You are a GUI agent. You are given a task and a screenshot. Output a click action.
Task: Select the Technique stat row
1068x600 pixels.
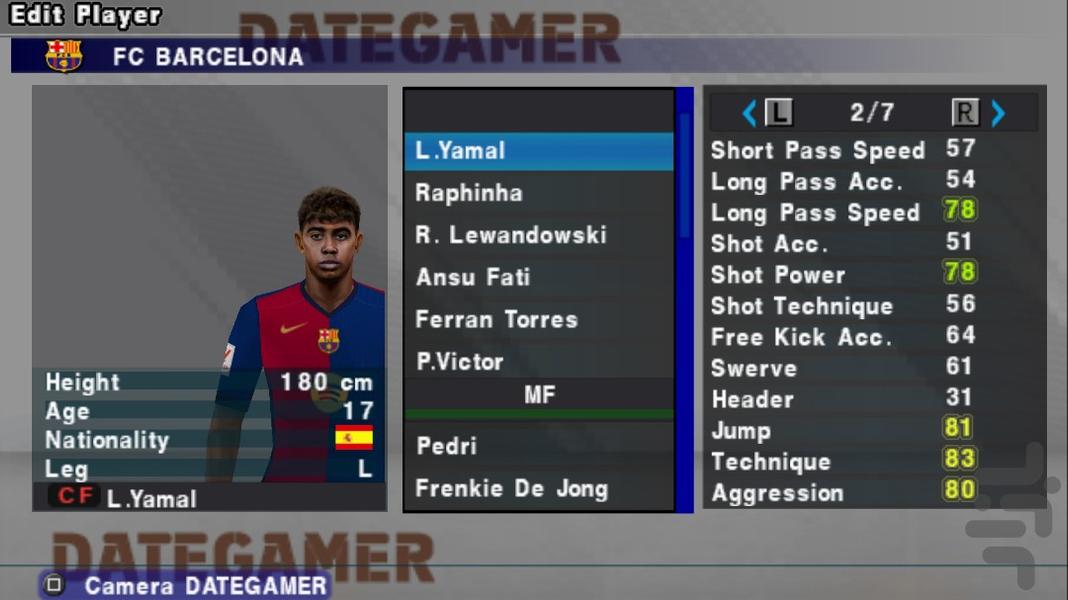[x=840, y=462]
